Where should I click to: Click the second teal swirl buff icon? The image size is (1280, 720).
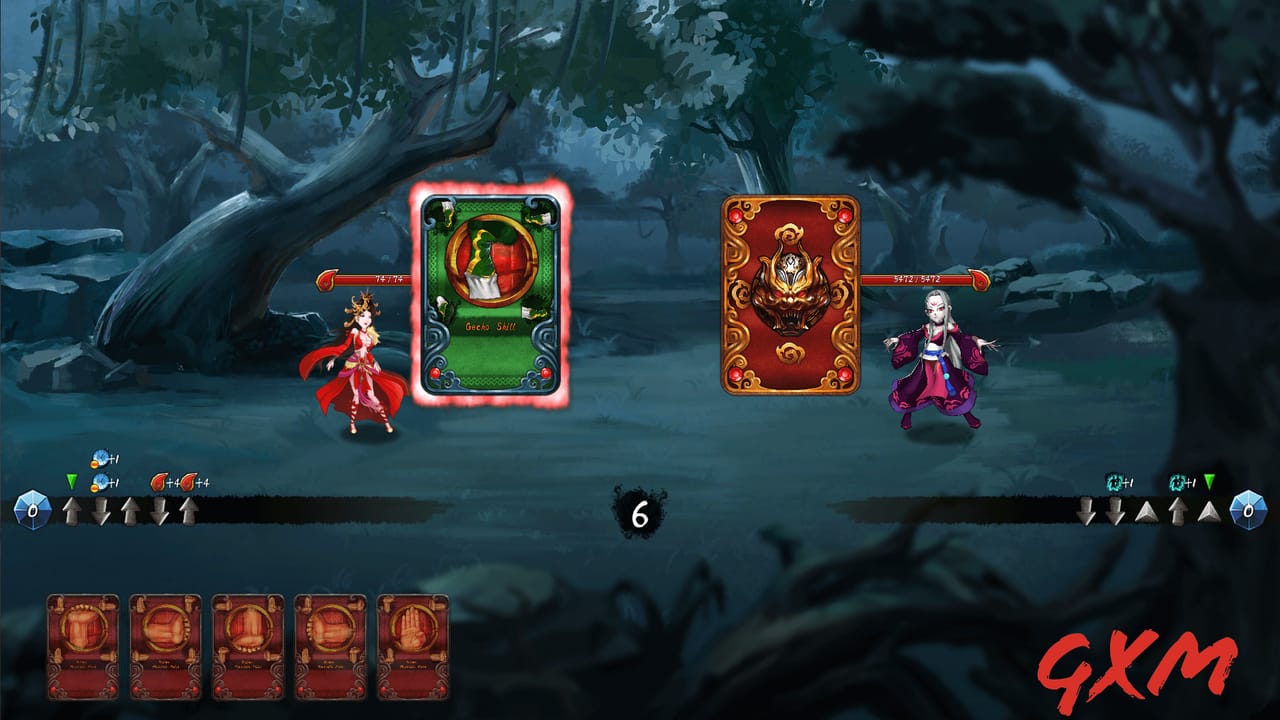click(x=1179, y=482)
